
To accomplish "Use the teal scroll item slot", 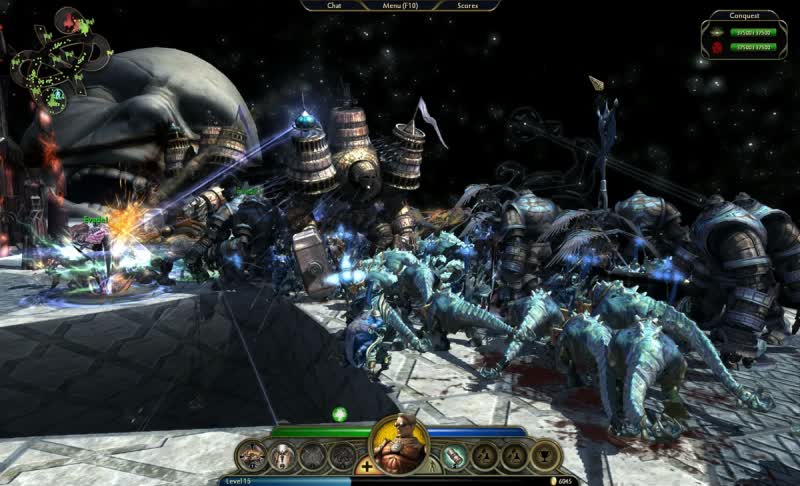I will 455,456.
